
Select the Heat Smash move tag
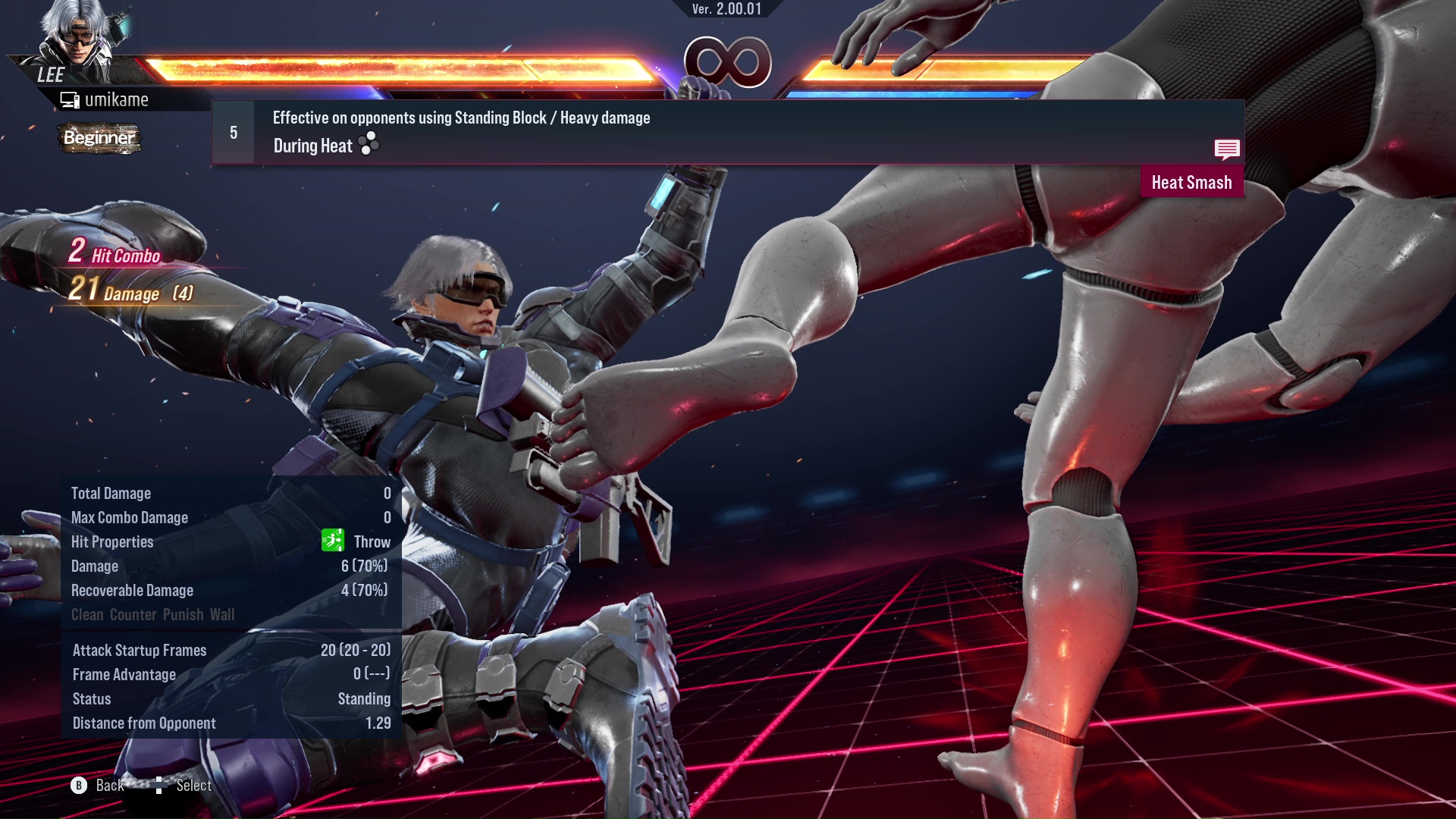click(1191, 182)
